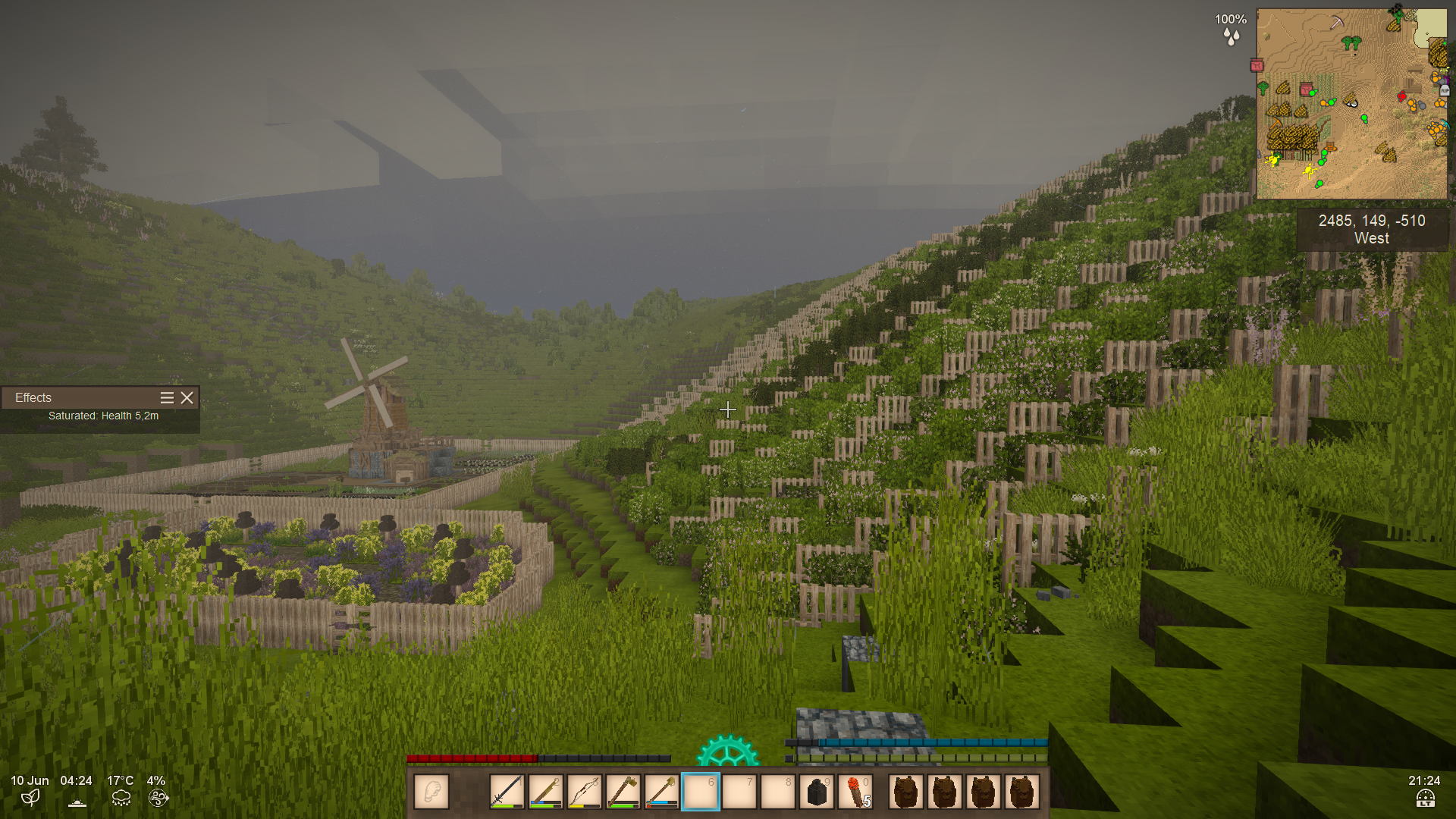The image size is (1456, 819).
Task: Click the highlighted empty hotbar slot 6
Action: tap(700, 792)
